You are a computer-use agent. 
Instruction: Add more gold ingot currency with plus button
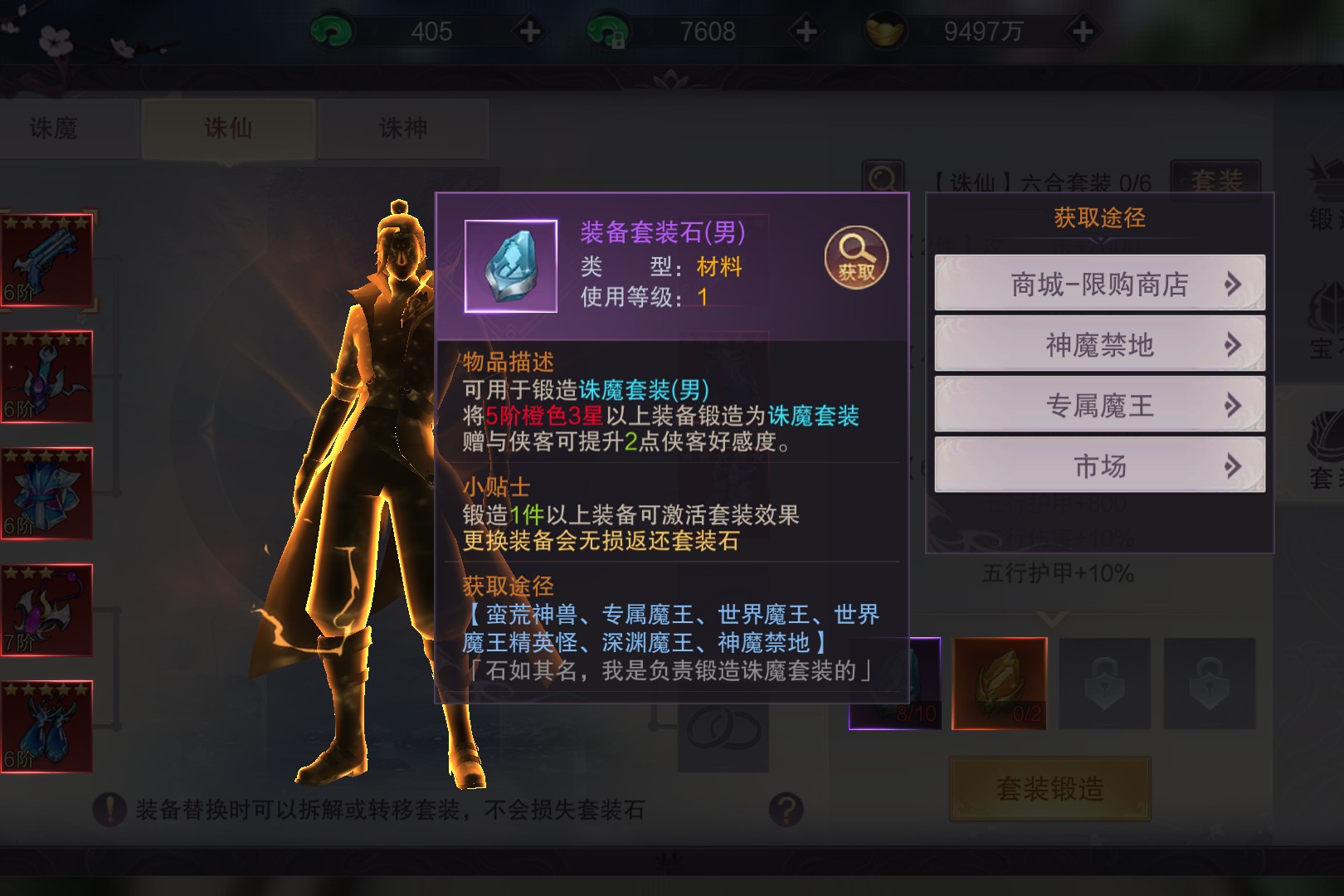1083,32
